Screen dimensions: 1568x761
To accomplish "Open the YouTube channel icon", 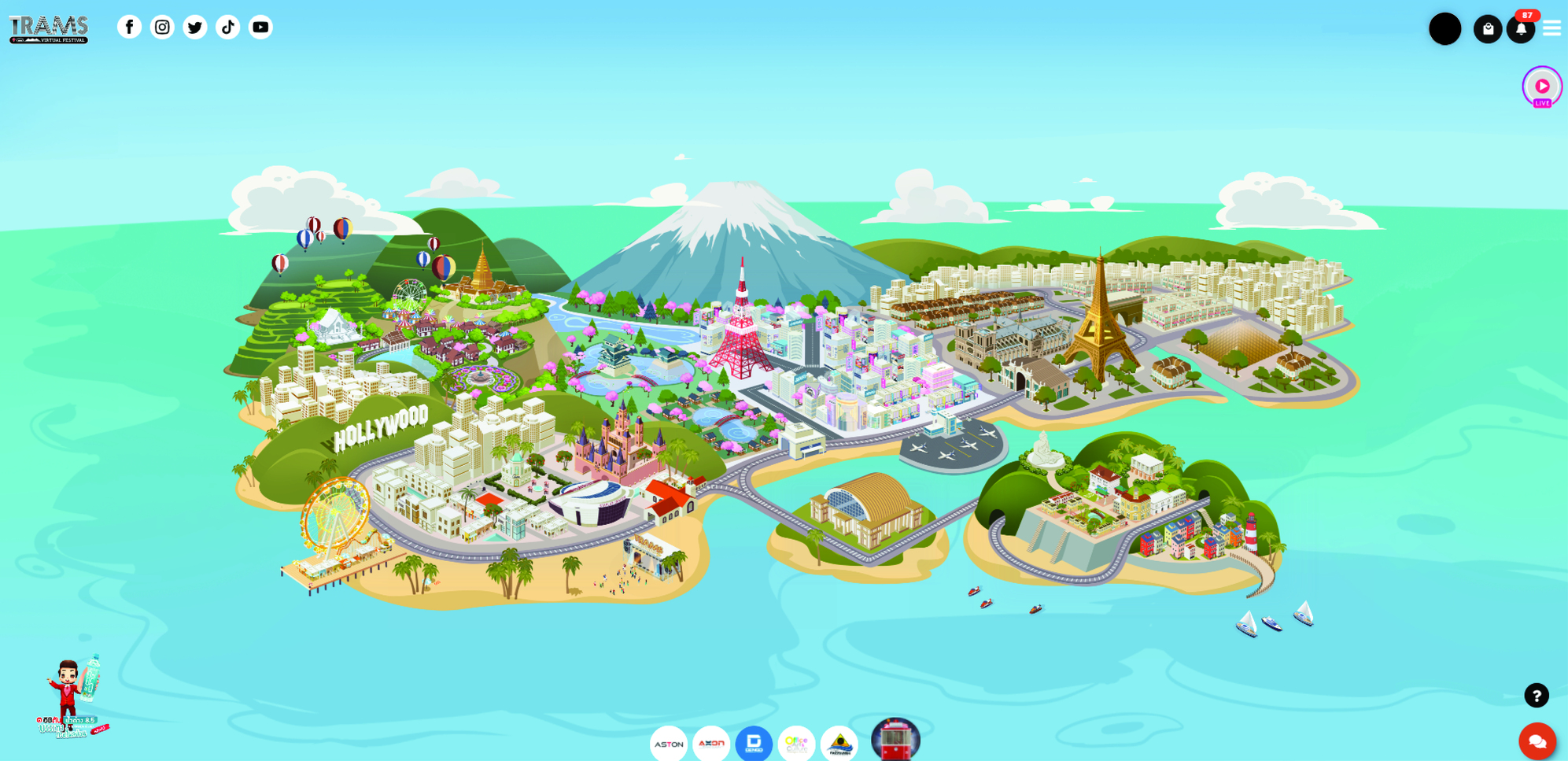I will coord(260,28).
